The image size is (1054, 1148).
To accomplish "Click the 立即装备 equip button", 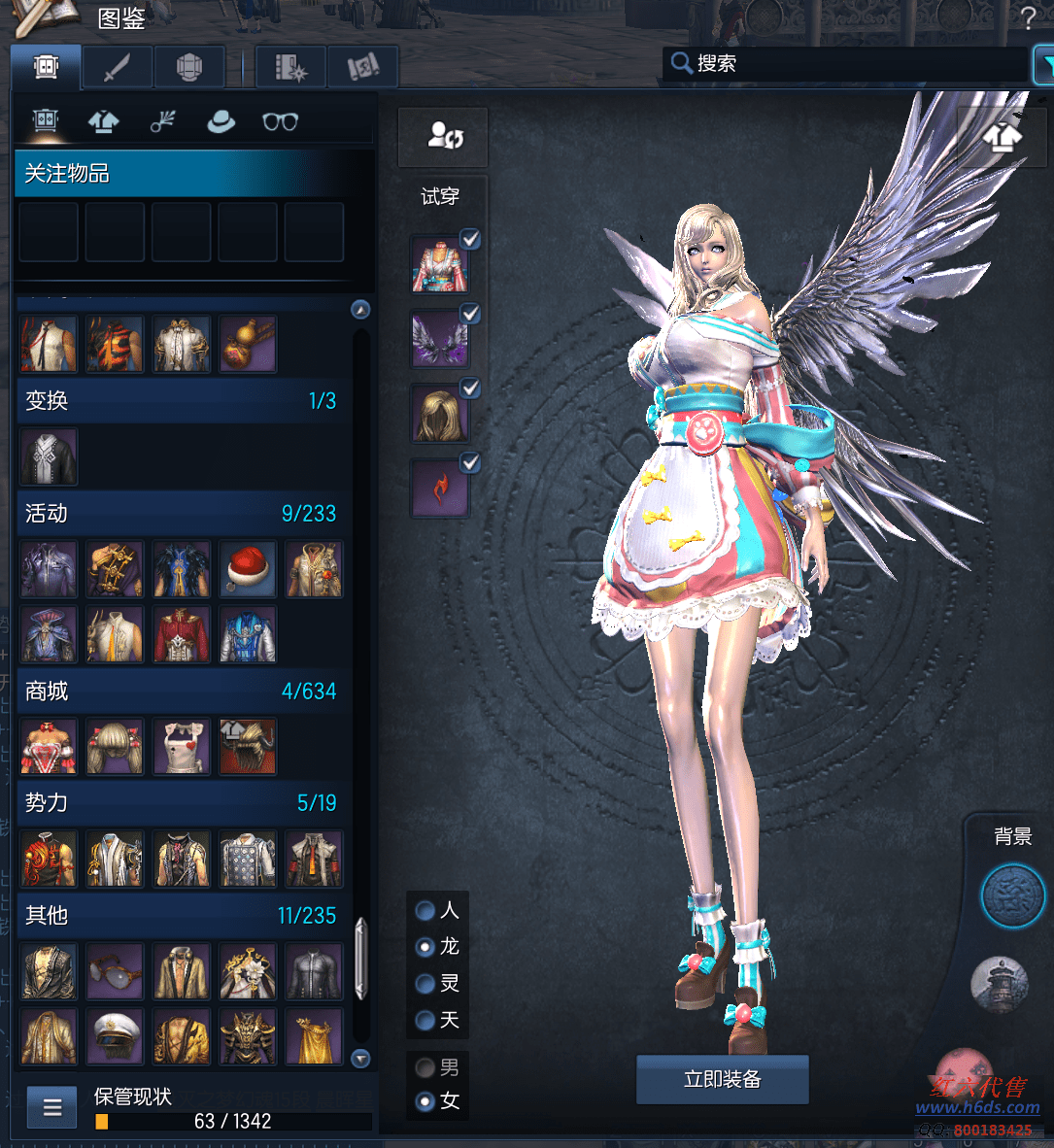I will click(722, 1079).
